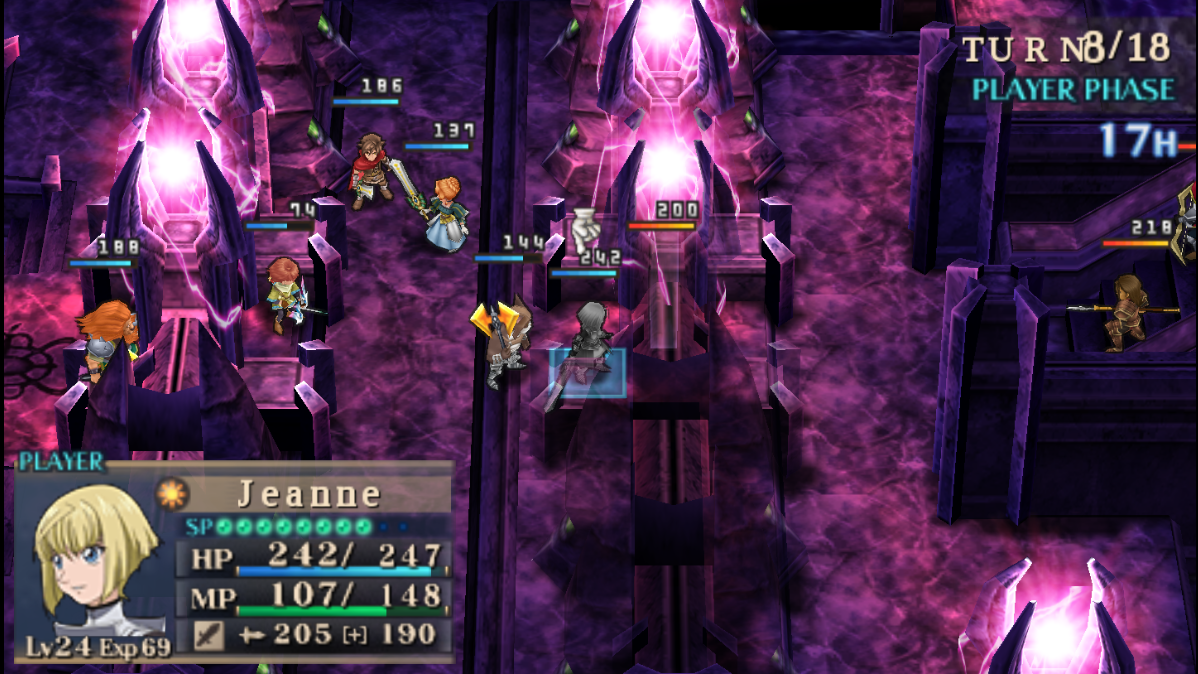Click the sword weapon icon in status panel

tap(208, 635)
